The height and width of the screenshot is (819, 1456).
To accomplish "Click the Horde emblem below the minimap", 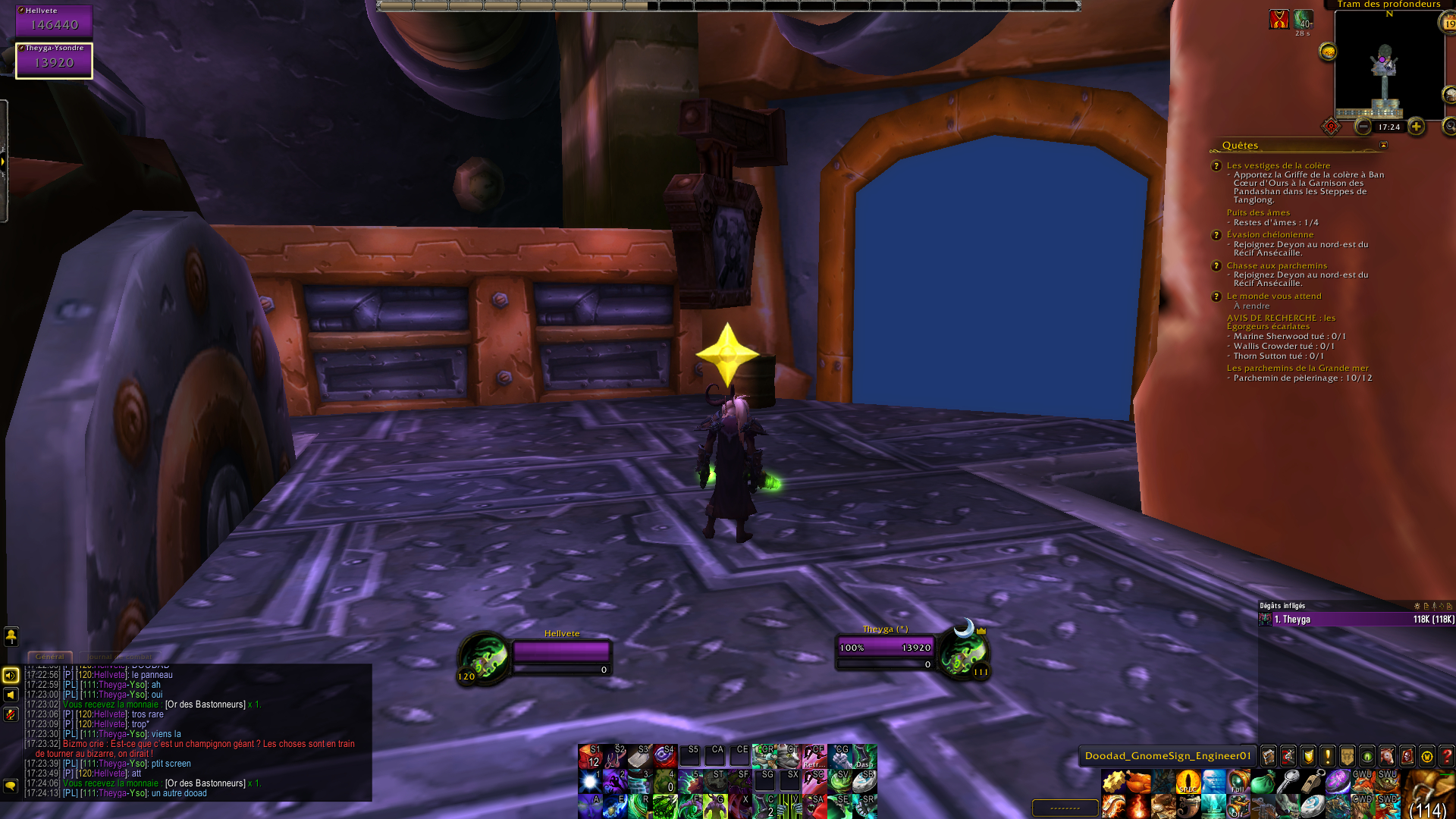I will [x=1330, y=127].
